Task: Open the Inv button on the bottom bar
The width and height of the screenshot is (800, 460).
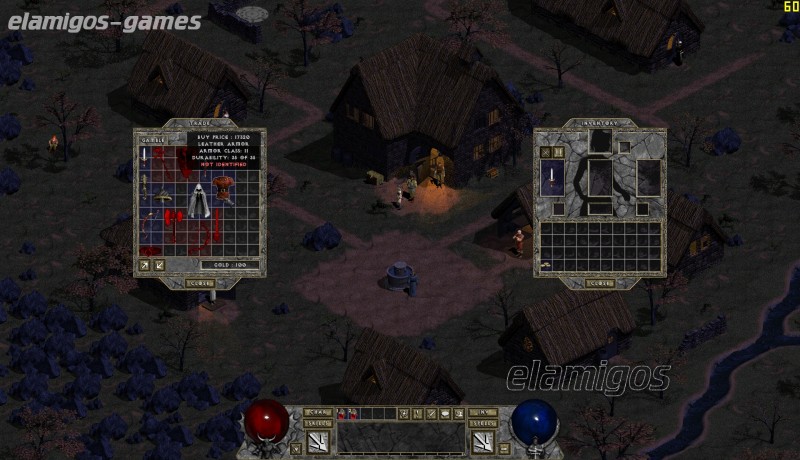Action: click(x=482, y=411)
